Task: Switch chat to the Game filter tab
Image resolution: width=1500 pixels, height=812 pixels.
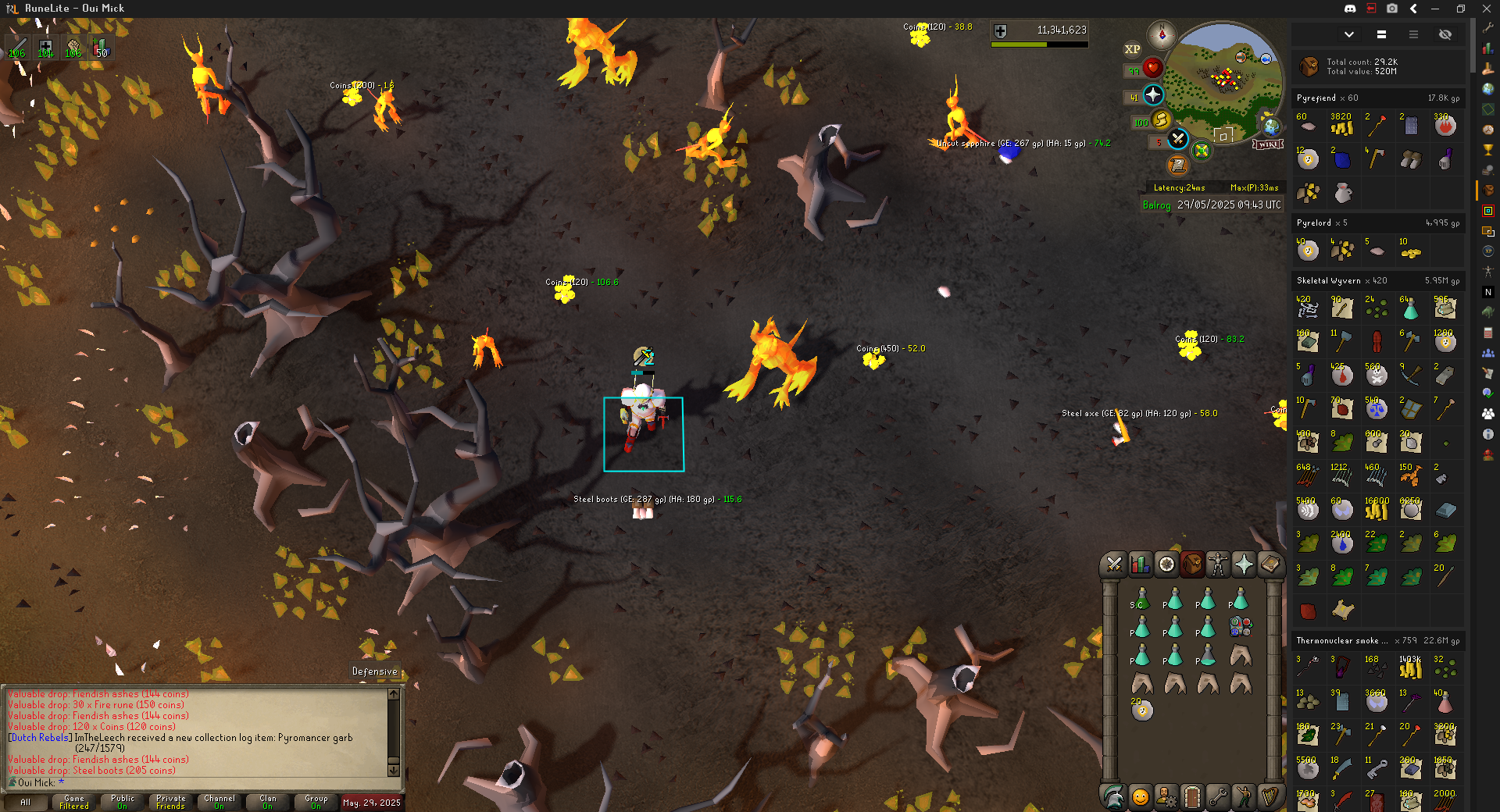Action: click(x=74, y=802)
